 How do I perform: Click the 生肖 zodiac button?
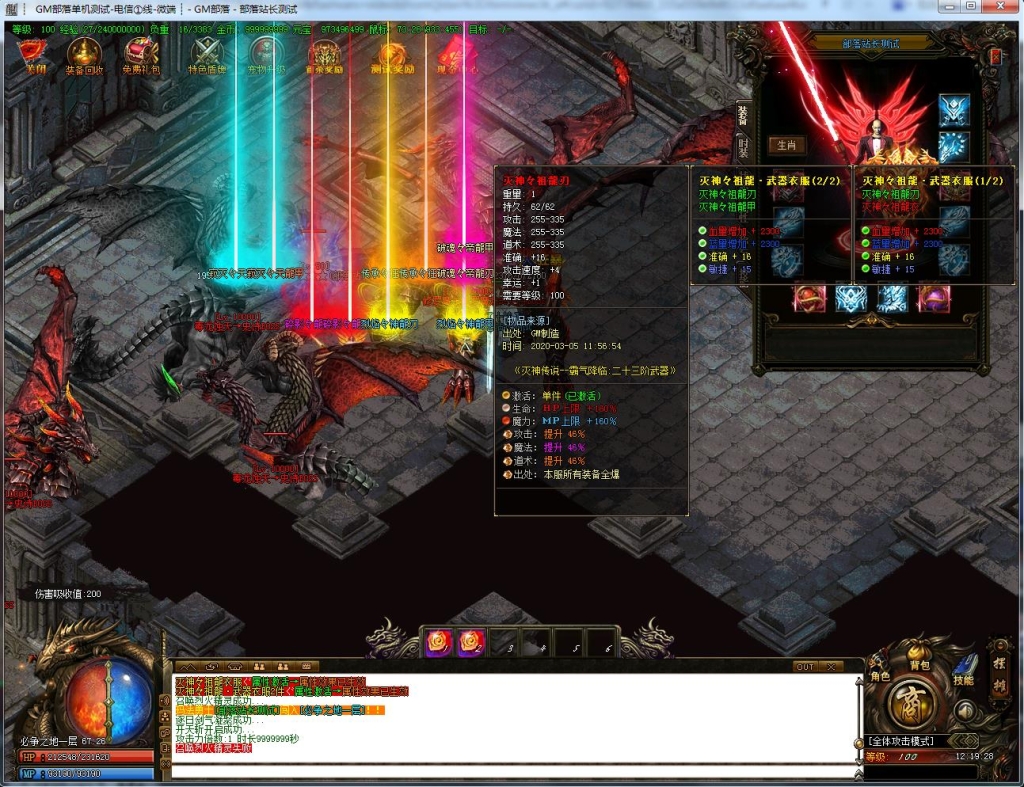point(786,145)
